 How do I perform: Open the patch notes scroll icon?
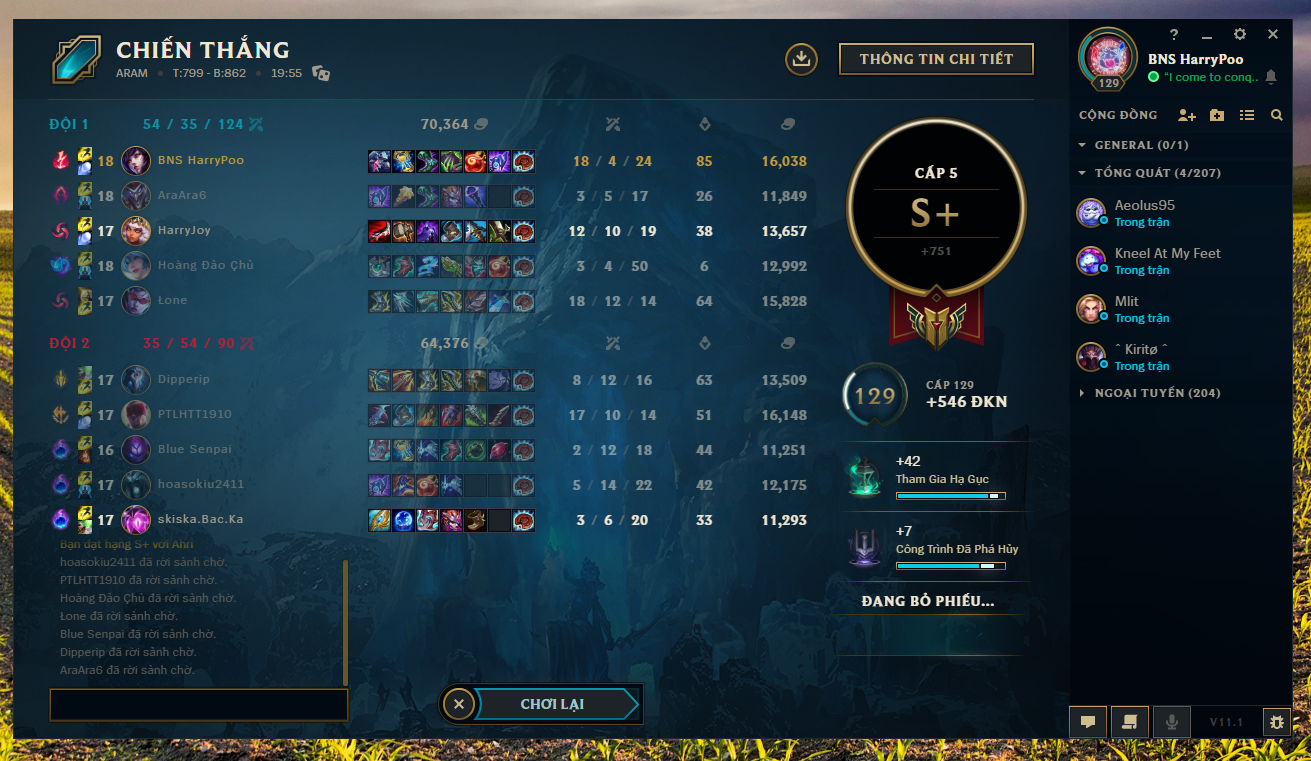(x=1129, y=722)
